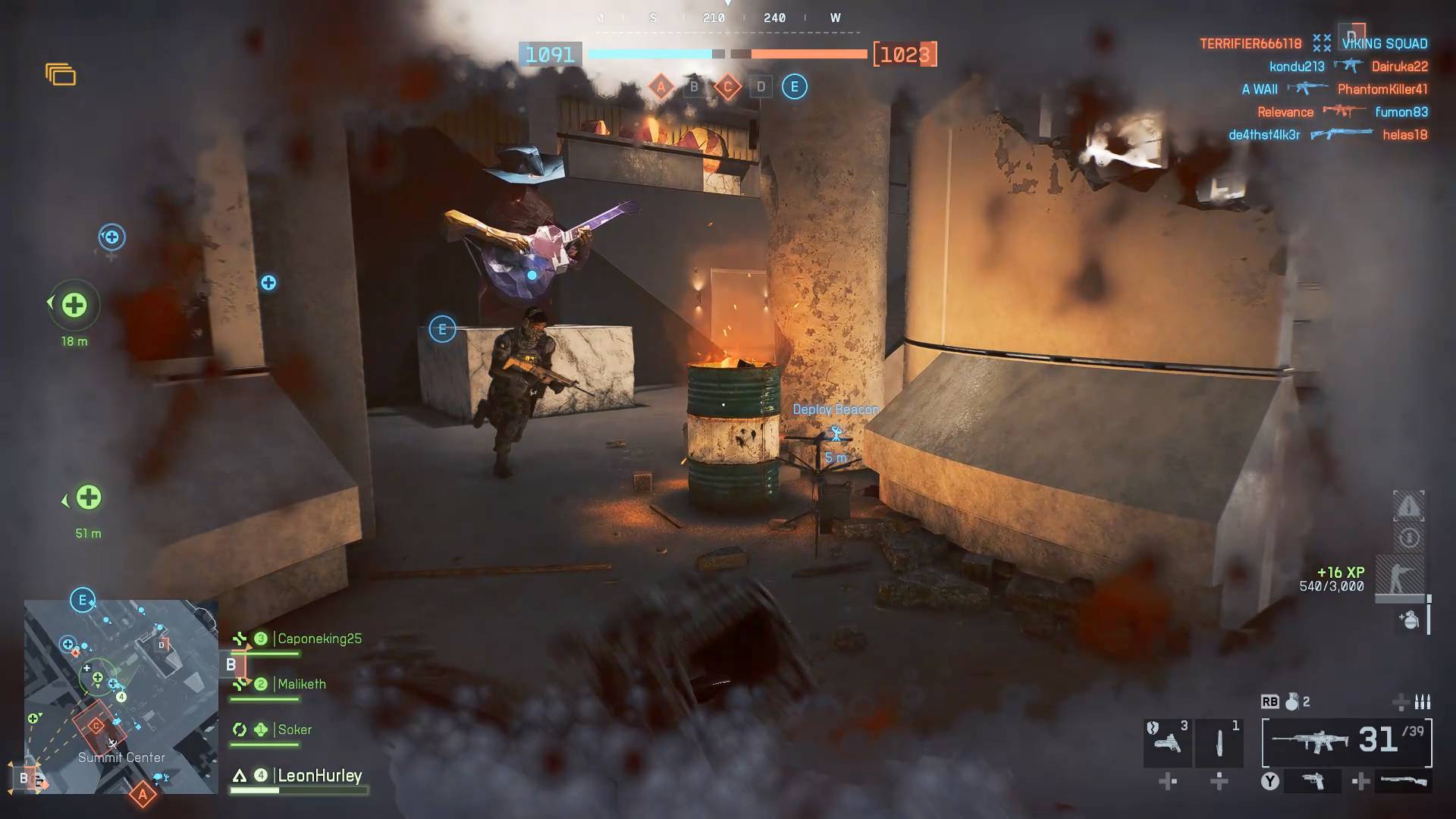1456x819 pixels.
Task: Click the Deploy Beacon prompt in the center
Action: [834, 409]
